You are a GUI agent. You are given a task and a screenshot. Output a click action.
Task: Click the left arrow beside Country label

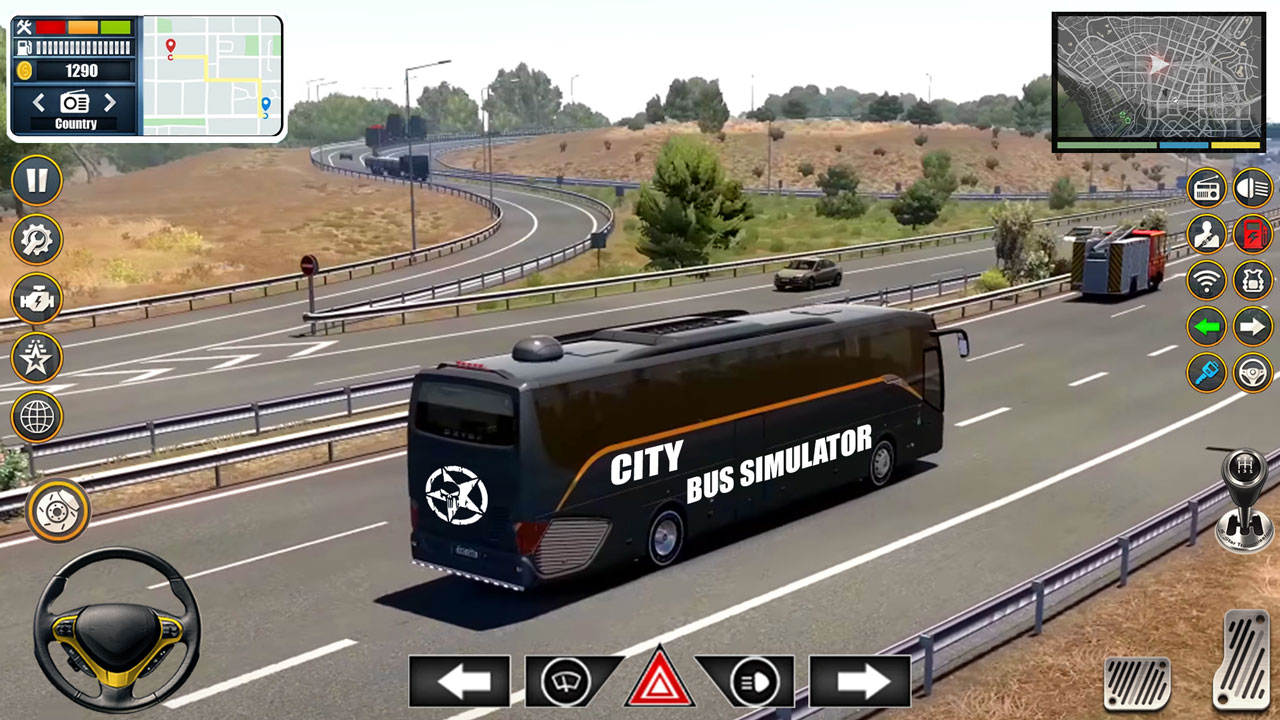(38, 101)
